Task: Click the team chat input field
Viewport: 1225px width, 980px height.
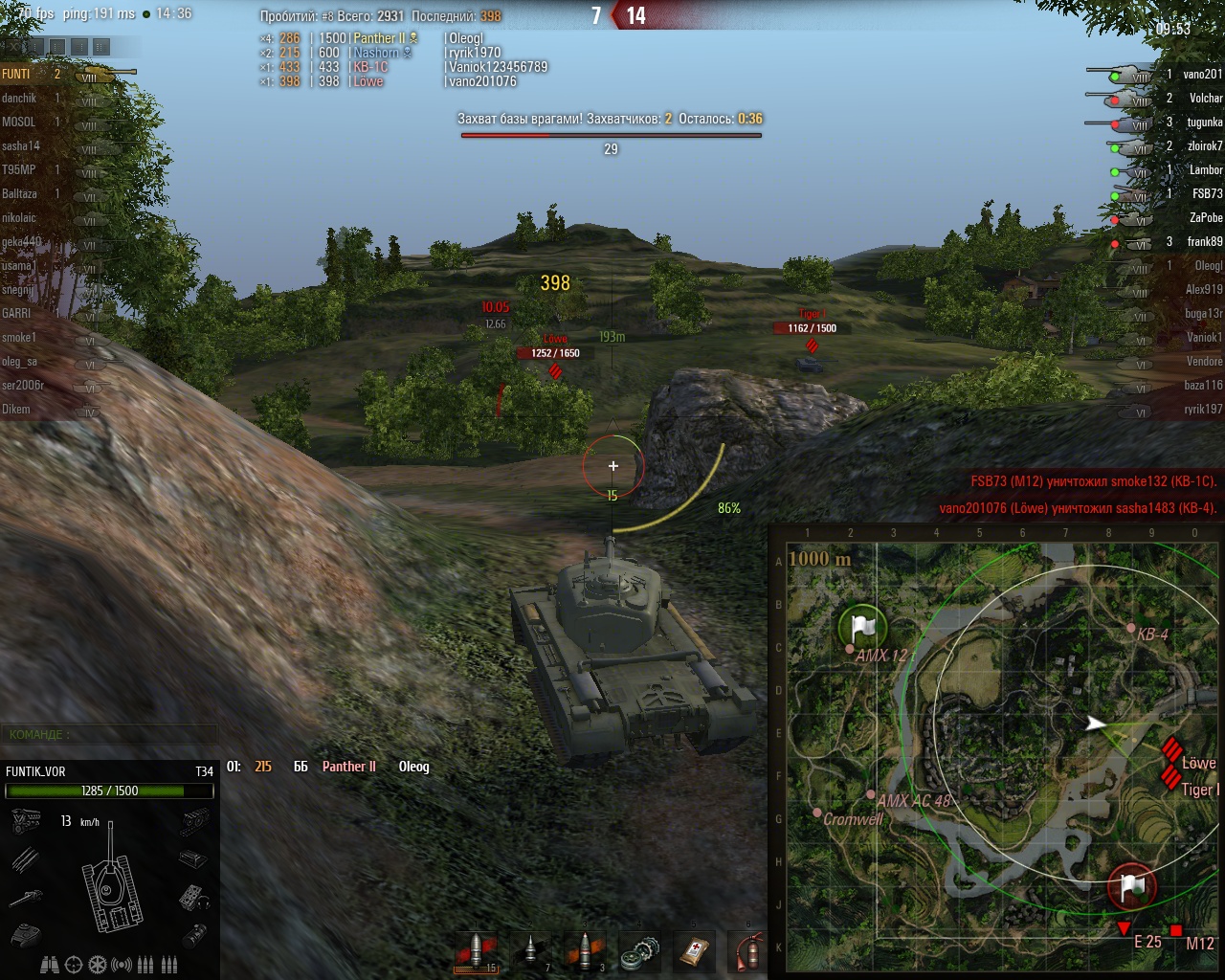Action: point(108,734)
